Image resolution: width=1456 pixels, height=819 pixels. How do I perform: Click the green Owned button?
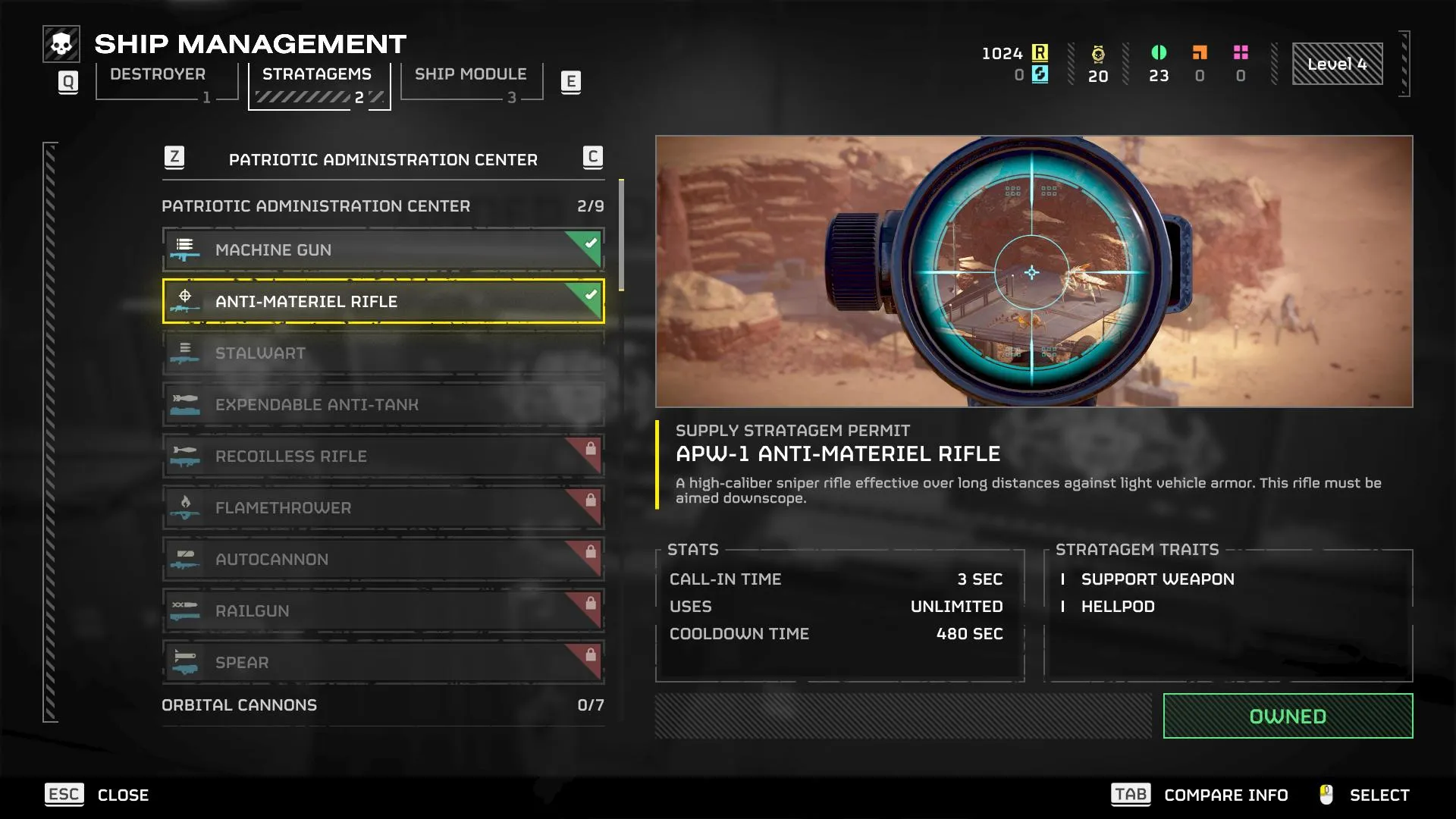(x=1288, y=717)
